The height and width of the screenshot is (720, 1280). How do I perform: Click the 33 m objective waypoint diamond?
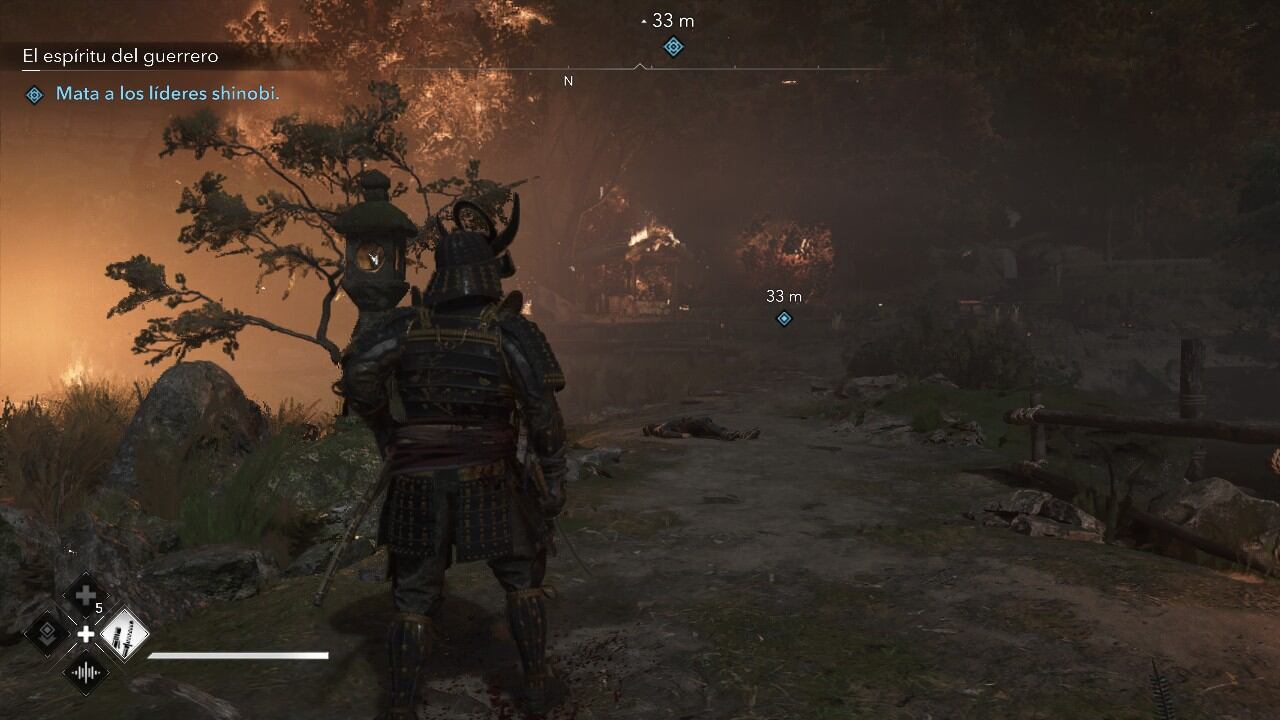click(784, 318)
